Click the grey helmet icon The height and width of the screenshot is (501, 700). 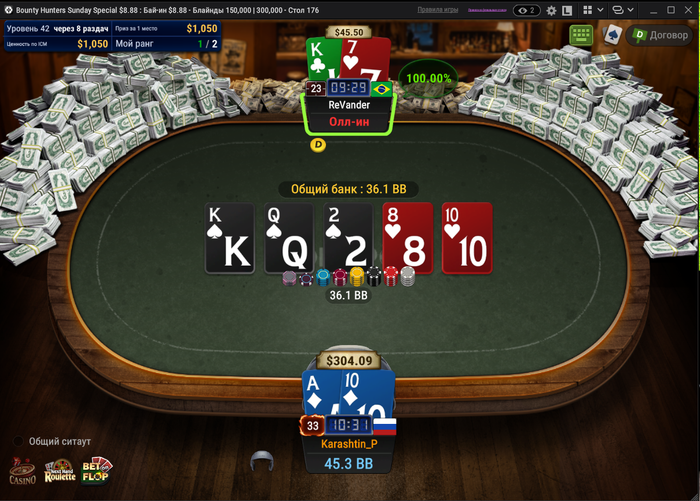click(x=263, y=461)
